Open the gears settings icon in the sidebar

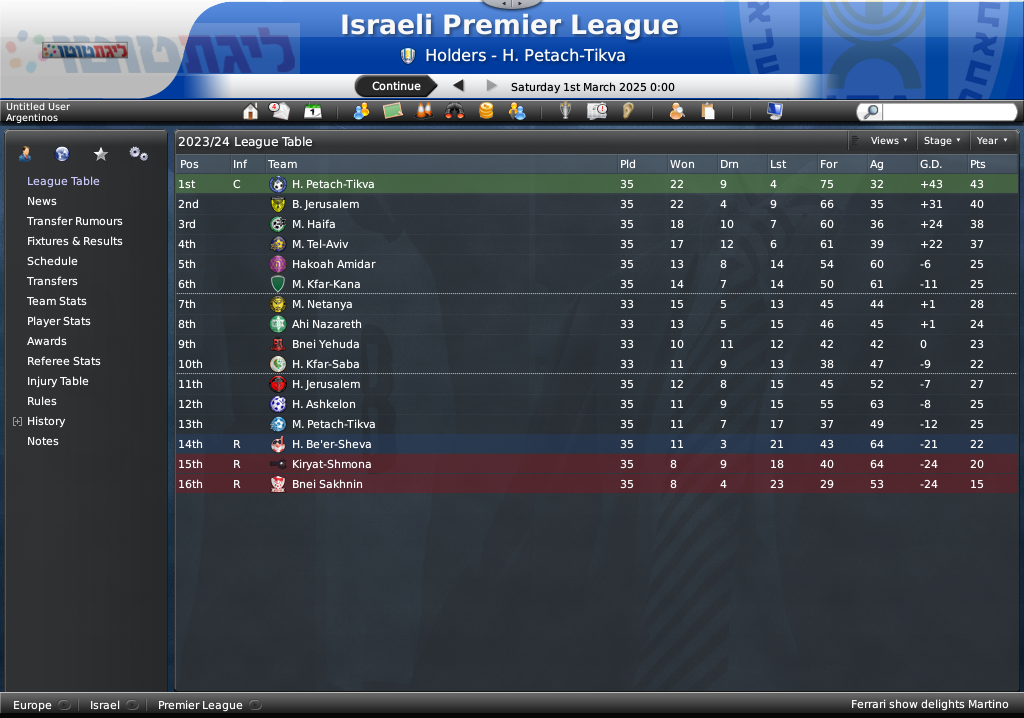pos(138,154)
